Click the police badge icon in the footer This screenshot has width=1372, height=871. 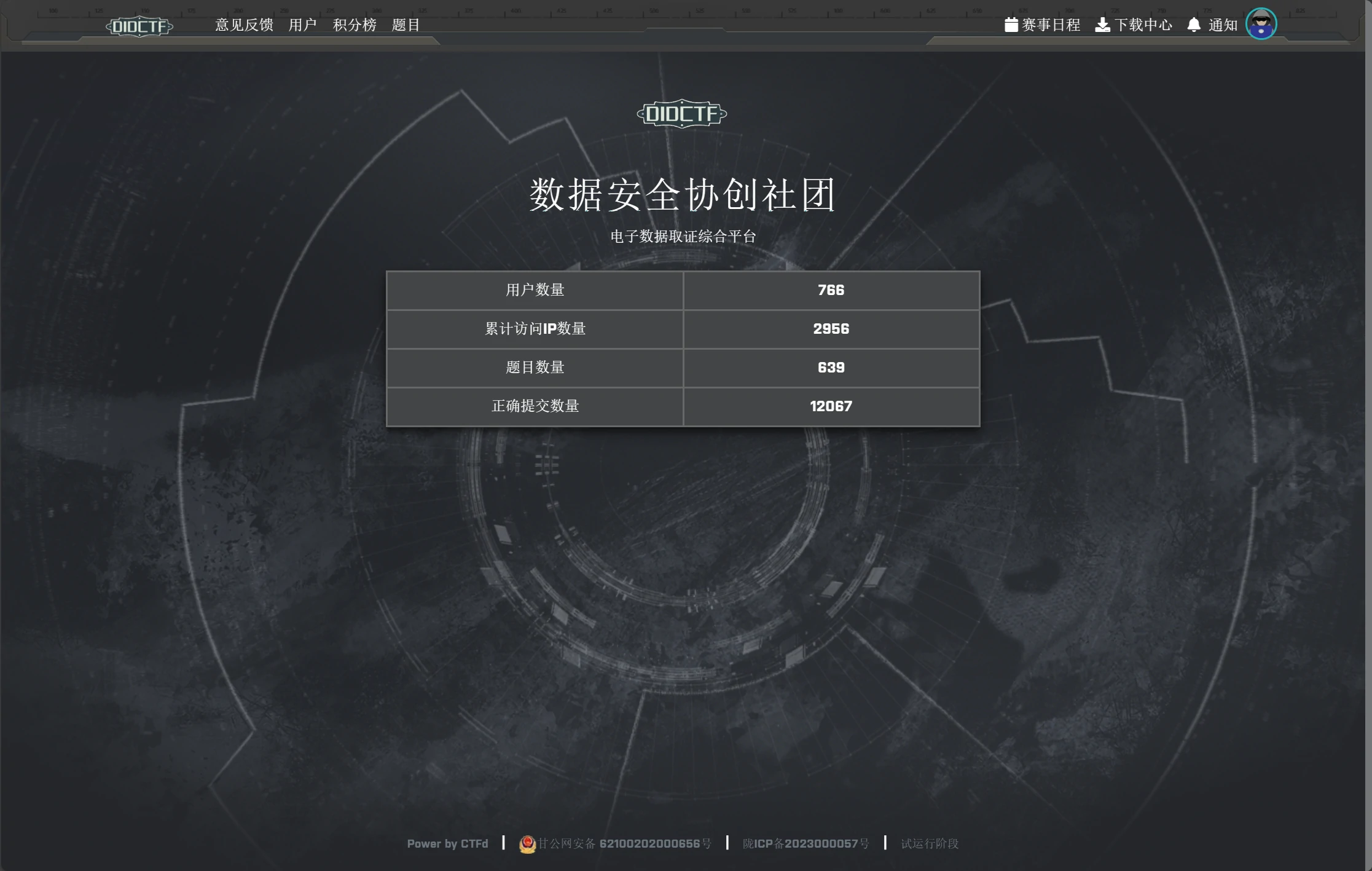(x=527, y=844)
